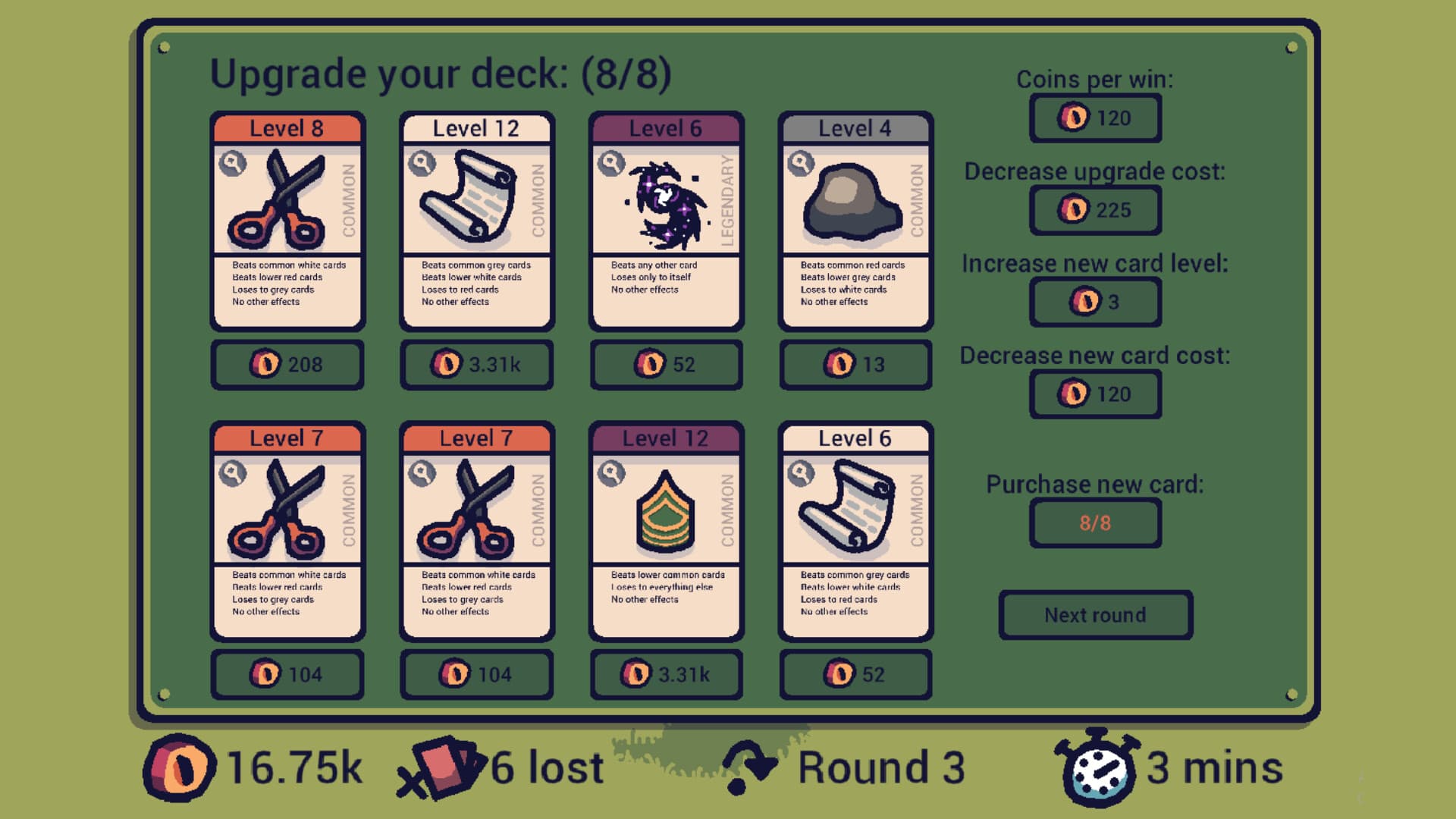The image size is (1456, 819).
Task: Buy the Coins per win upgrade for 120
Action: (x=1095, y=118)
